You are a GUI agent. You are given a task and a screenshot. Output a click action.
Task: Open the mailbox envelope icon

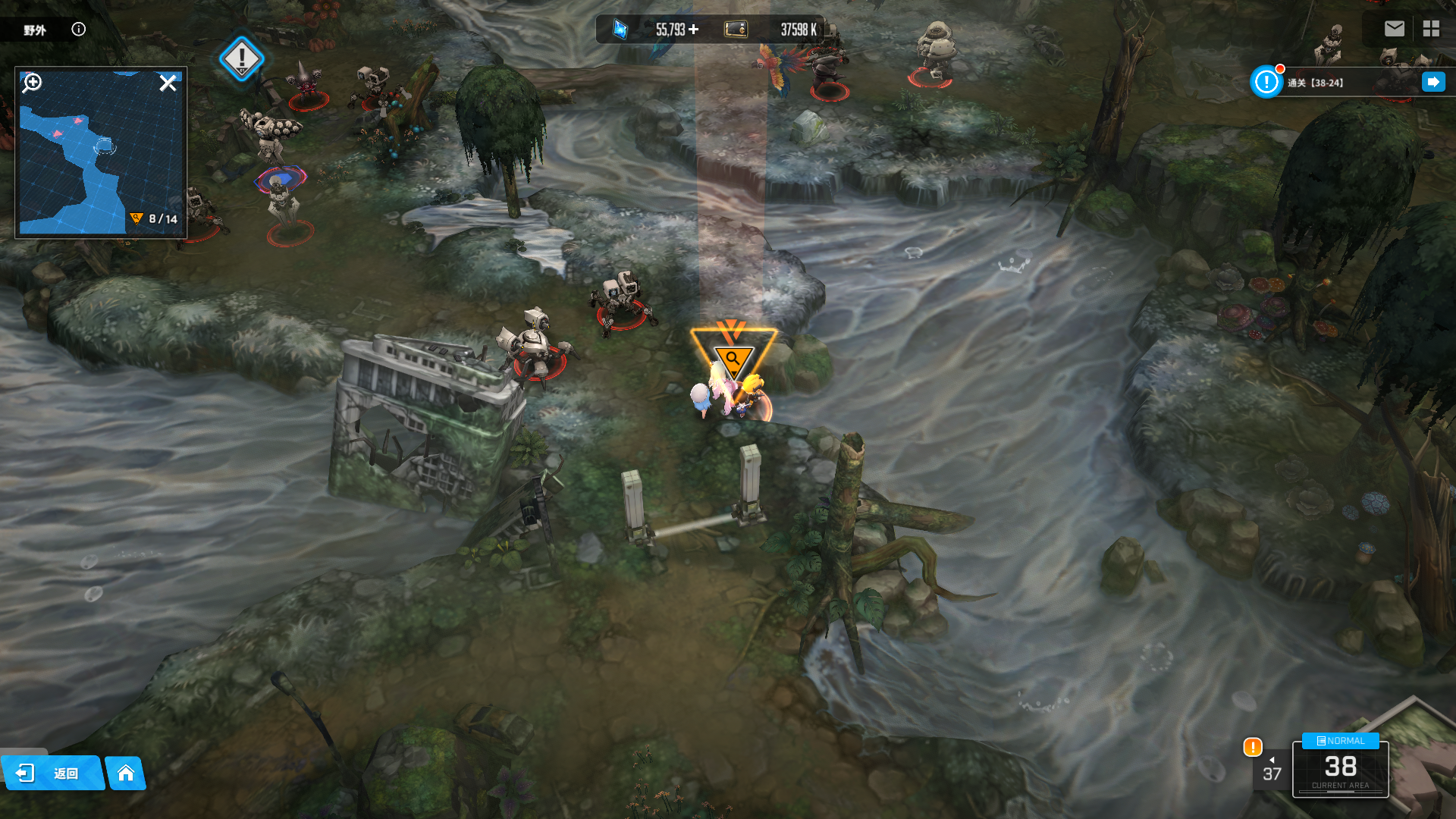(x=1394, y=29)
